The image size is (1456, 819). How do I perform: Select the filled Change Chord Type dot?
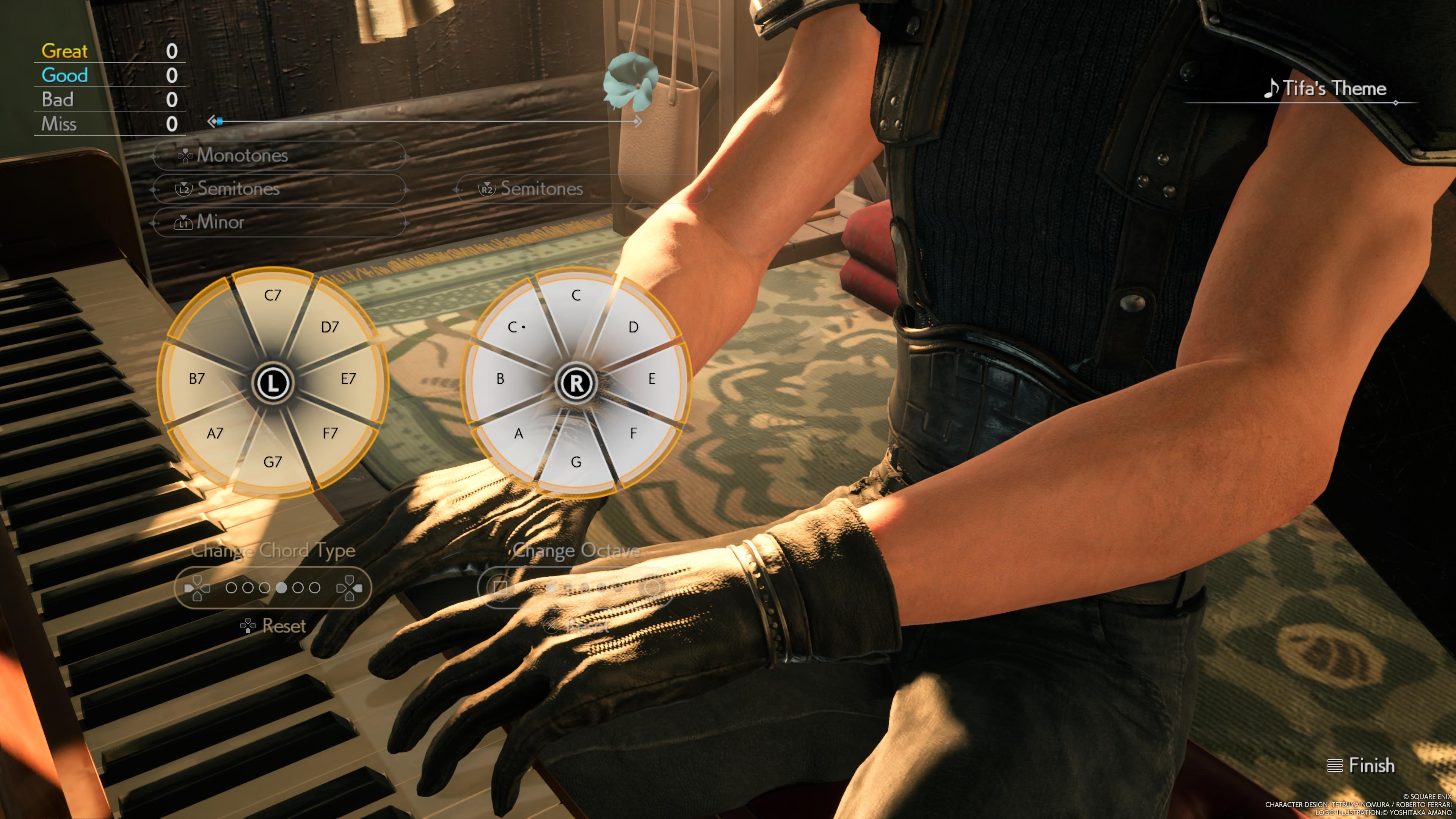(x=281, y=588)
